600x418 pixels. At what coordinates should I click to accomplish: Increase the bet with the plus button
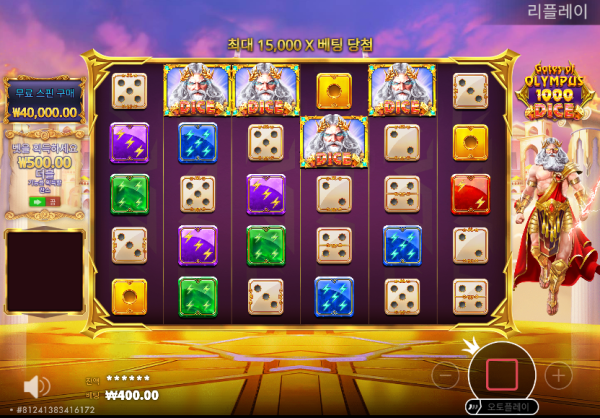coord(555,375)
